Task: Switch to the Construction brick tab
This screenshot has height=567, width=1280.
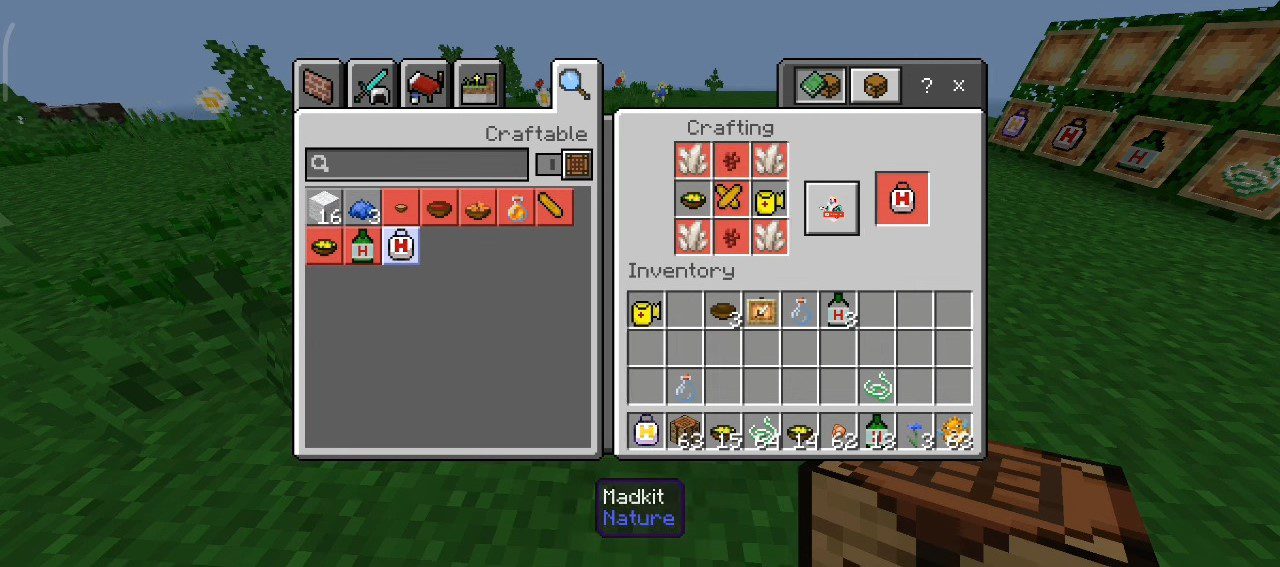Action: coord(320,86)
